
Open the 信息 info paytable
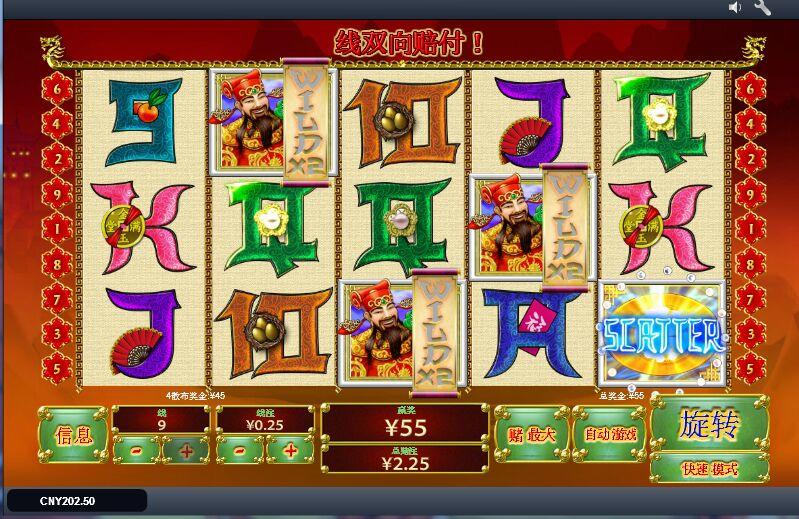tap(73, 435)
